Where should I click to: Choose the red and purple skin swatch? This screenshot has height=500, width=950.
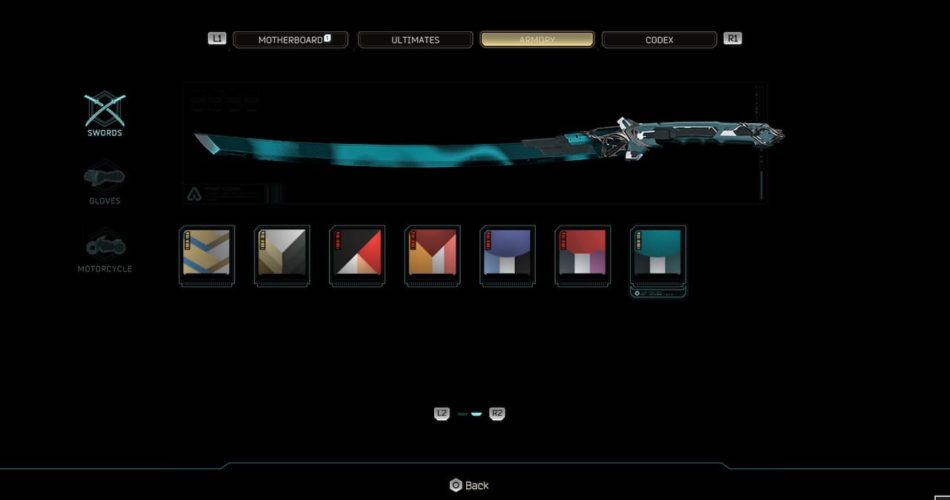(582, 255)
